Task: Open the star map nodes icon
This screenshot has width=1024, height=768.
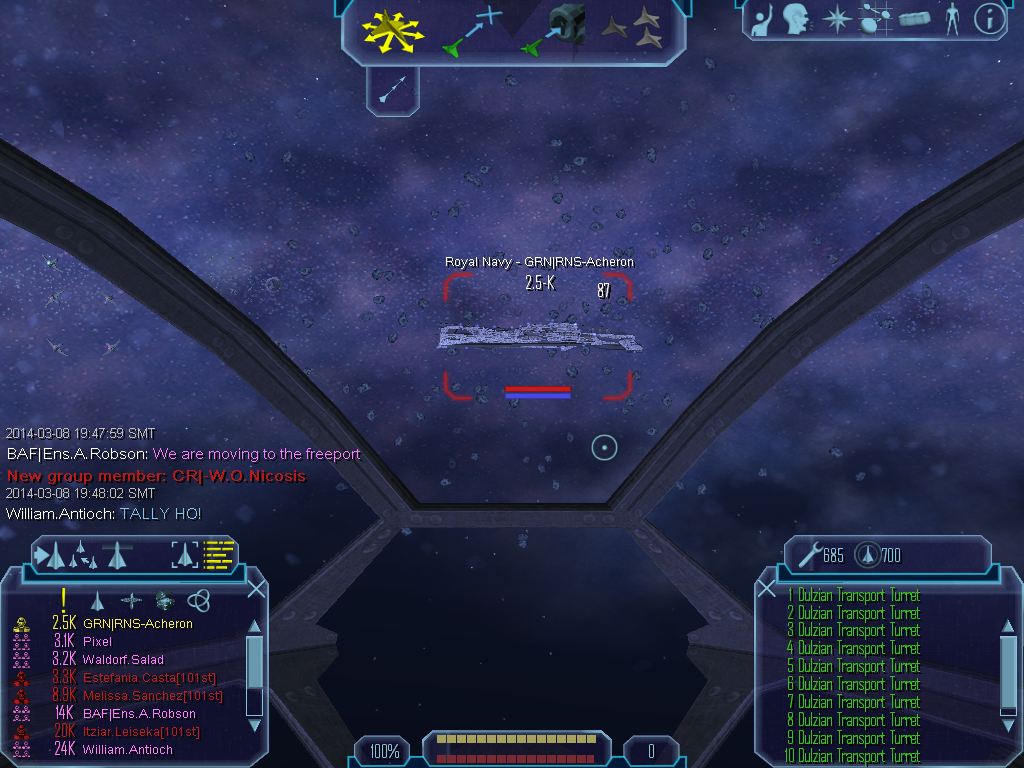Action: tap(875, 19)
